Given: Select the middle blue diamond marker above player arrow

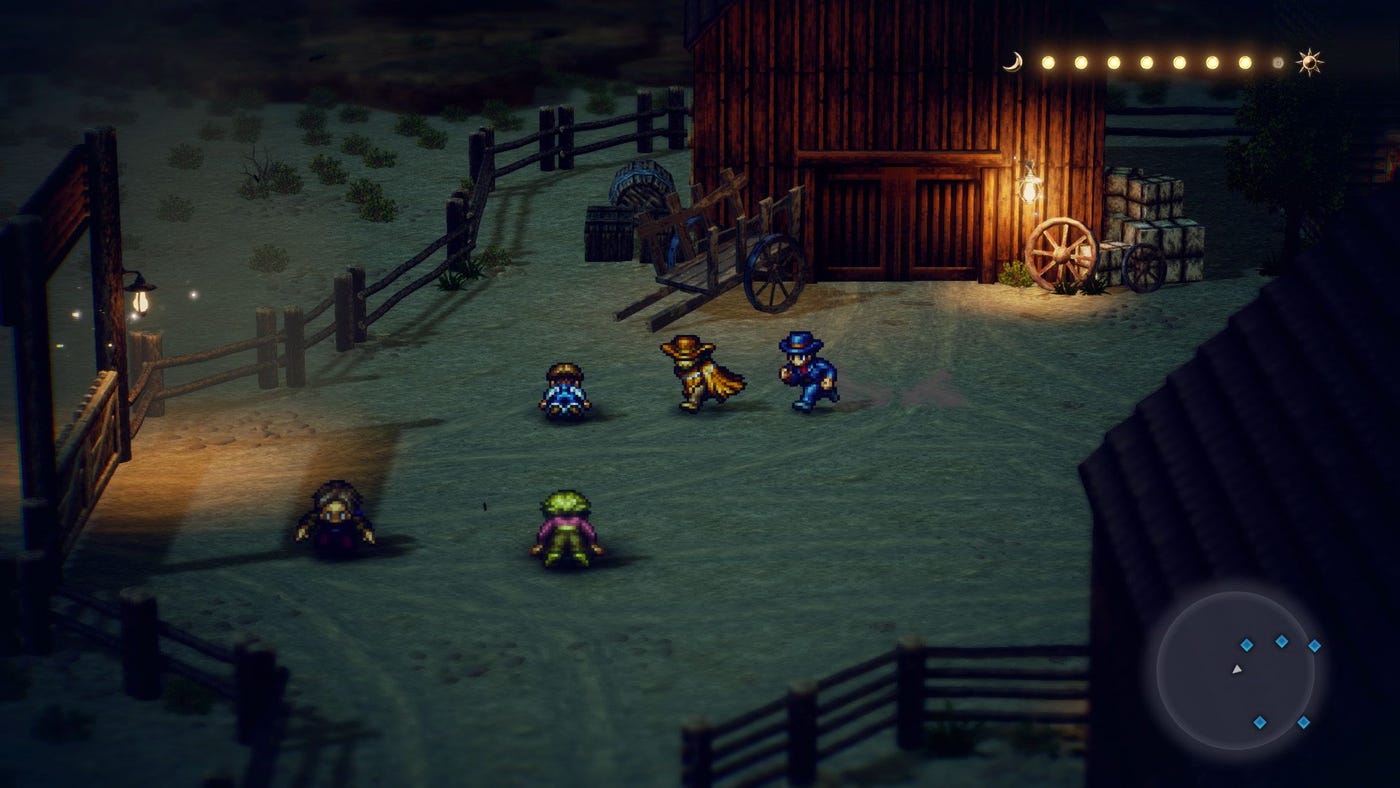Looking at the screenshot, I should [1246, 643].
